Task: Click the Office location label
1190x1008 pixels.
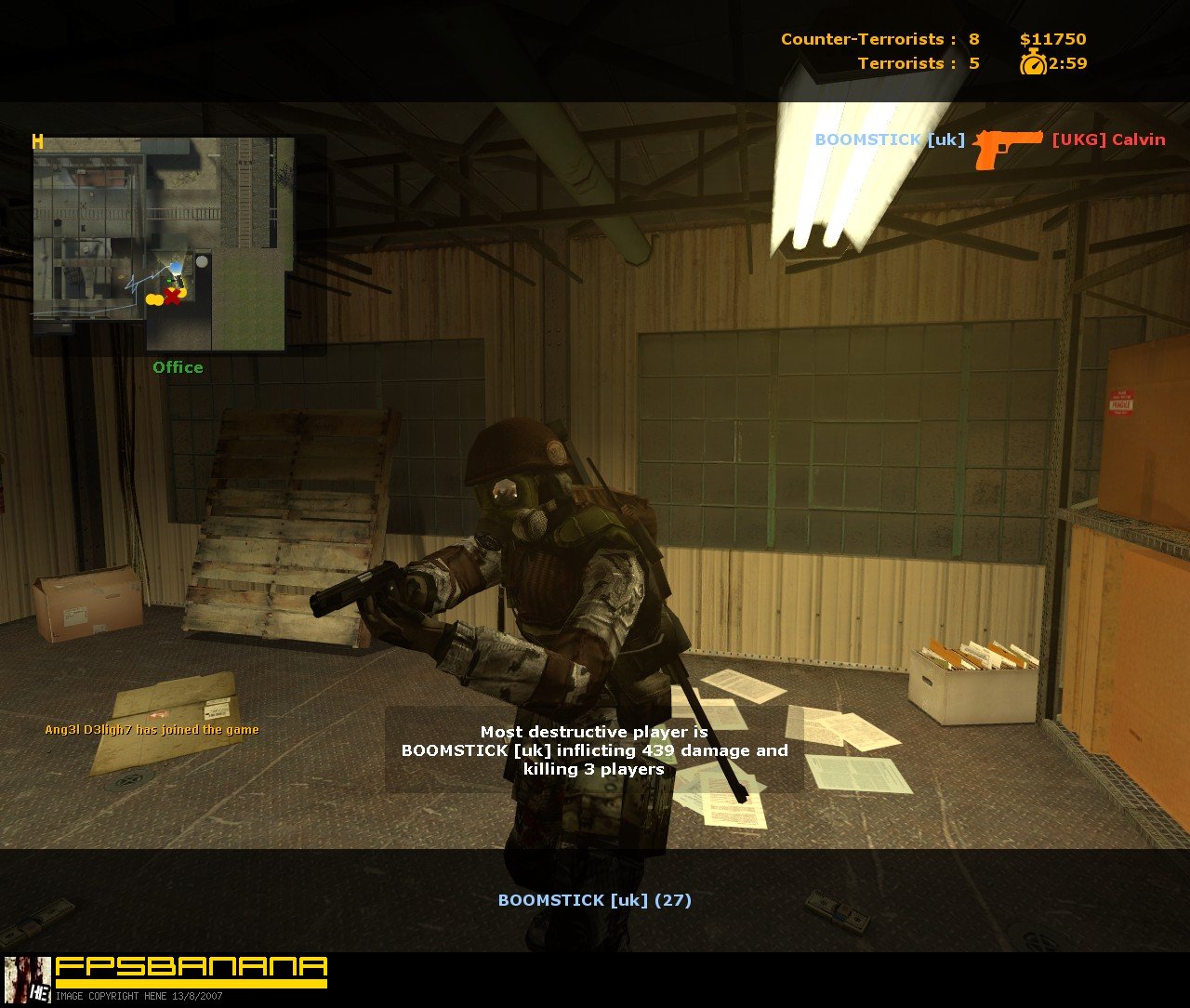Action: coord(178,367)
